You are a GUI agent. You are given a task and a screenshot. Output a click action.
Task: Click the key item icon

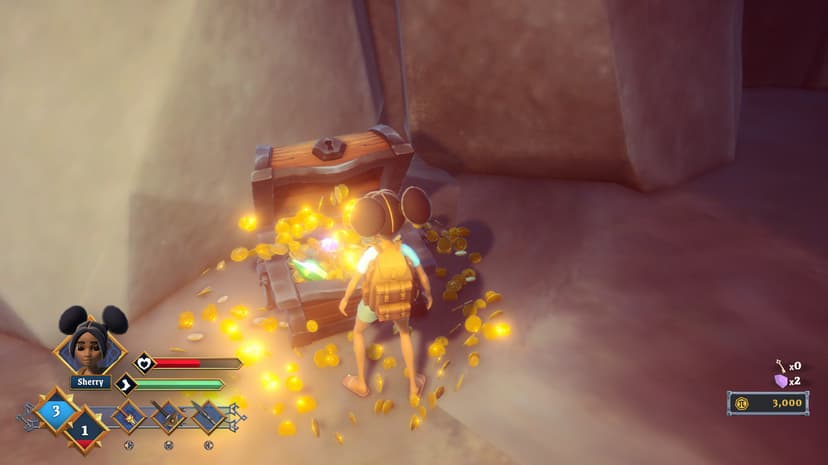781,366
